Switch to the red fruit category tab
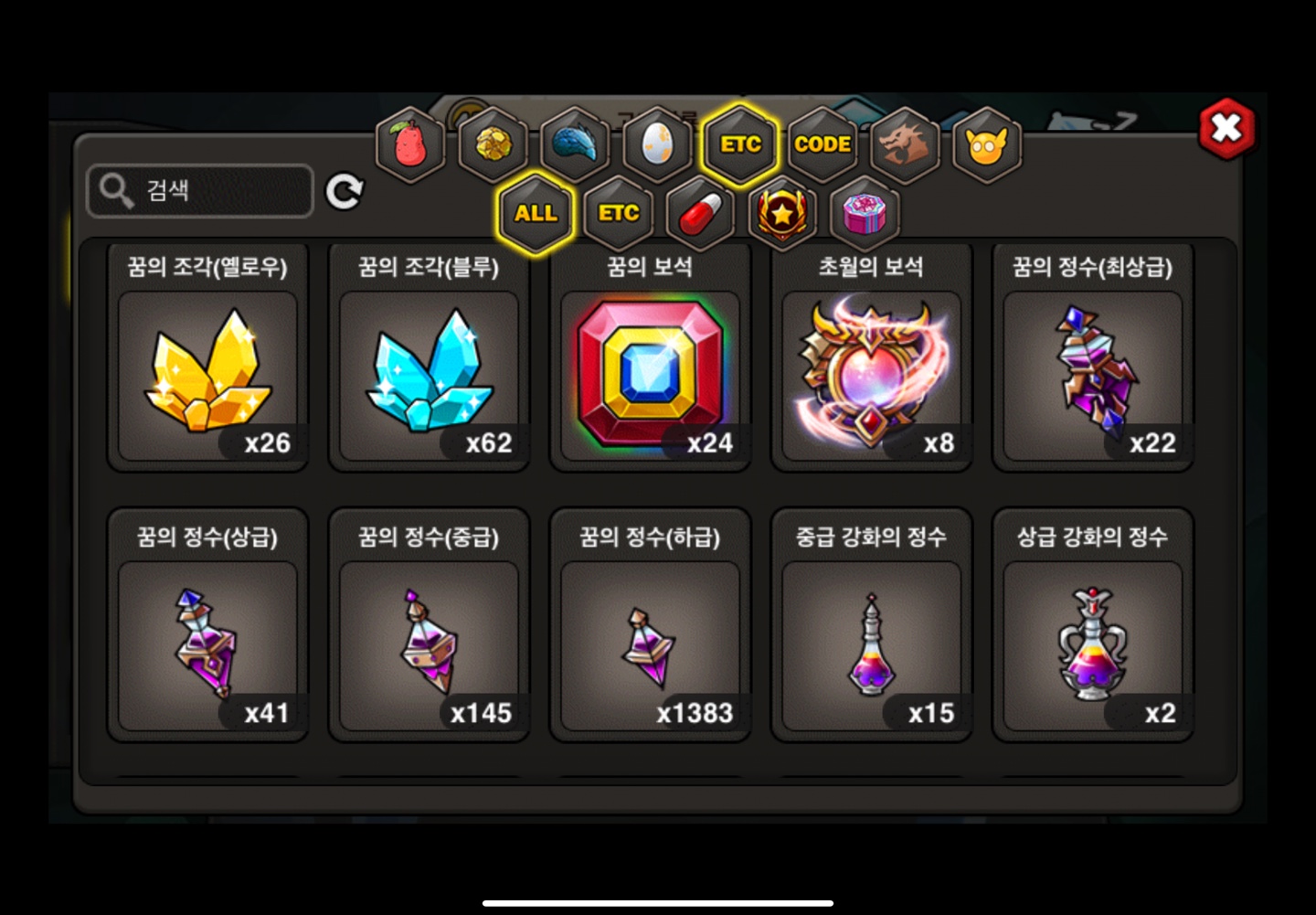Screen dimensions: 1316x915 pos(410,144)
